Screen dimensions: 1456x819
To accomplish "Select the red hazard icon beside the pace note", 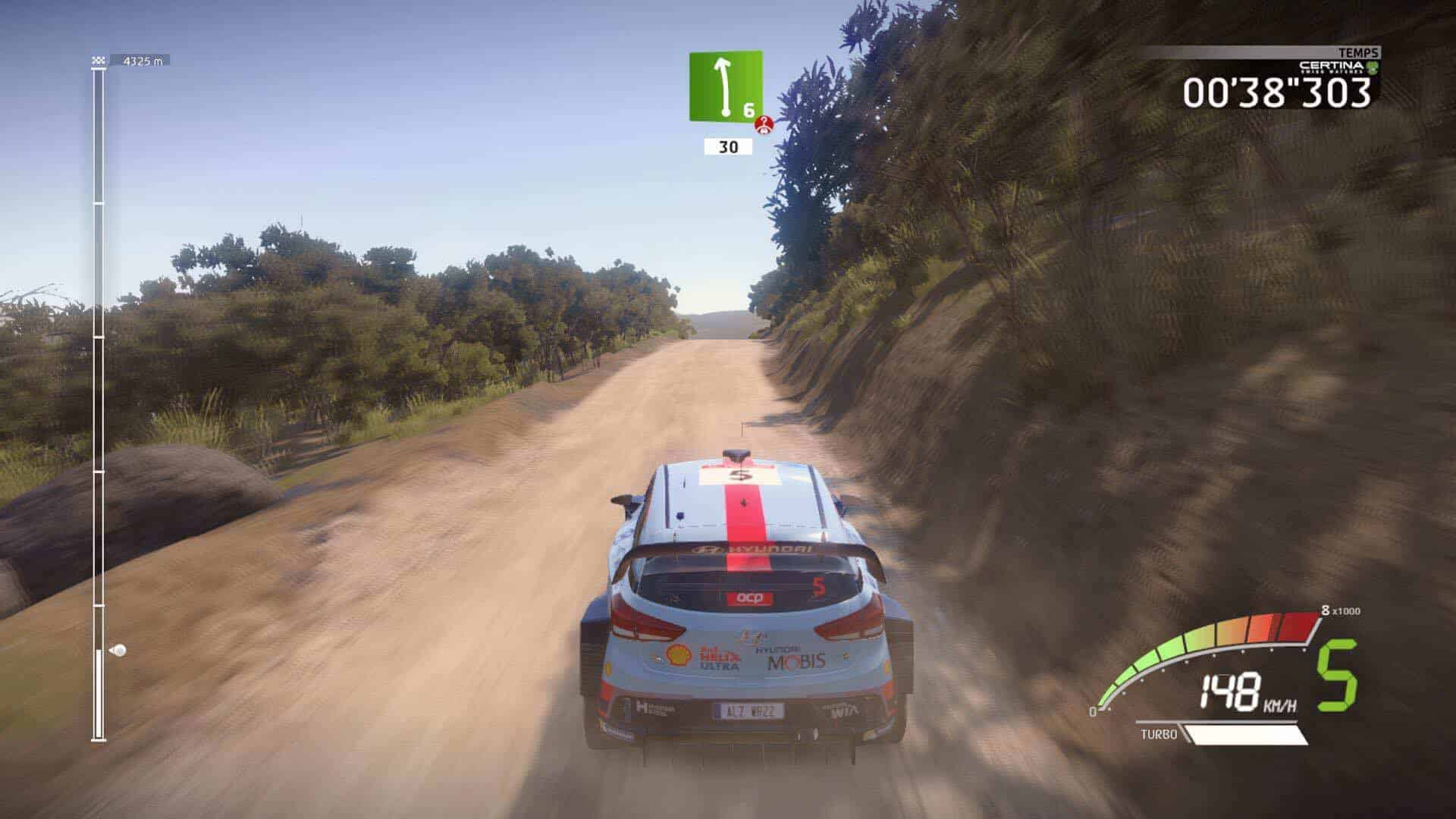I will (765, 125).
